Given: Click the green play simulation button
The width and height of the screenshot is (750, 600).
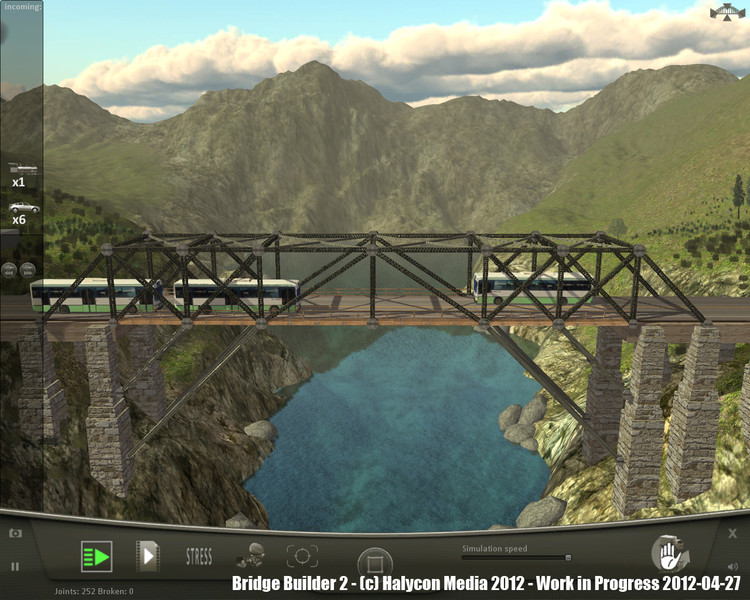Looking at the screenshot, I should coord(96,556).
